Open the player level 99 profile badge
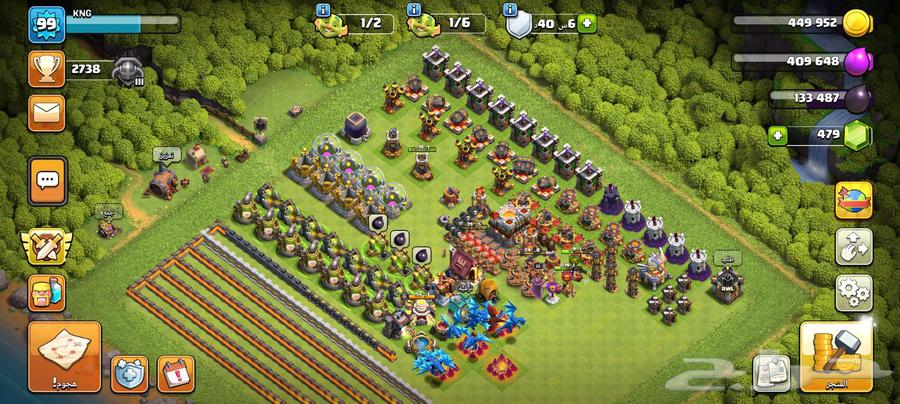900x404 pixels. (46, 23)
